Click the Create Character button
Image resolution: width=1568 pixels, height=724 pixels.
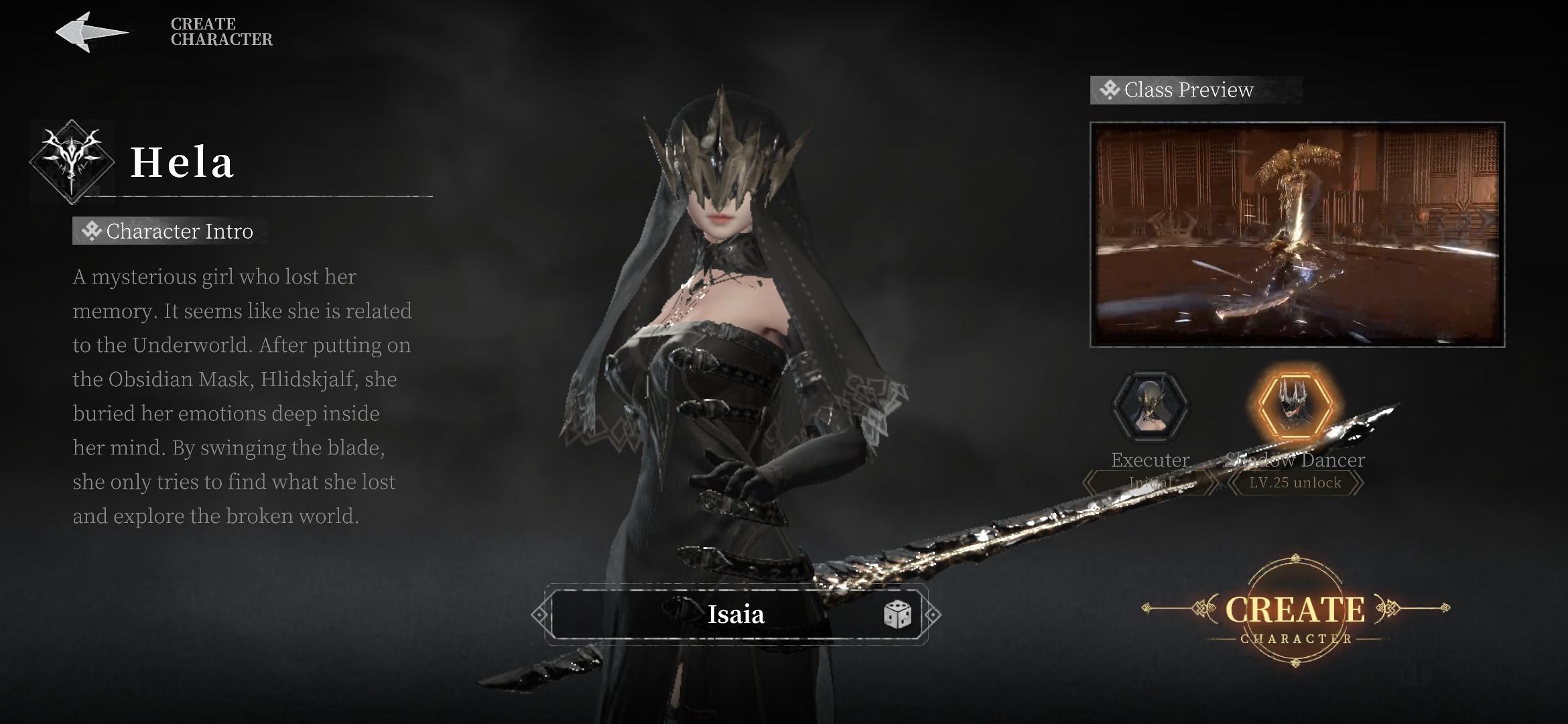point(1295,611)
